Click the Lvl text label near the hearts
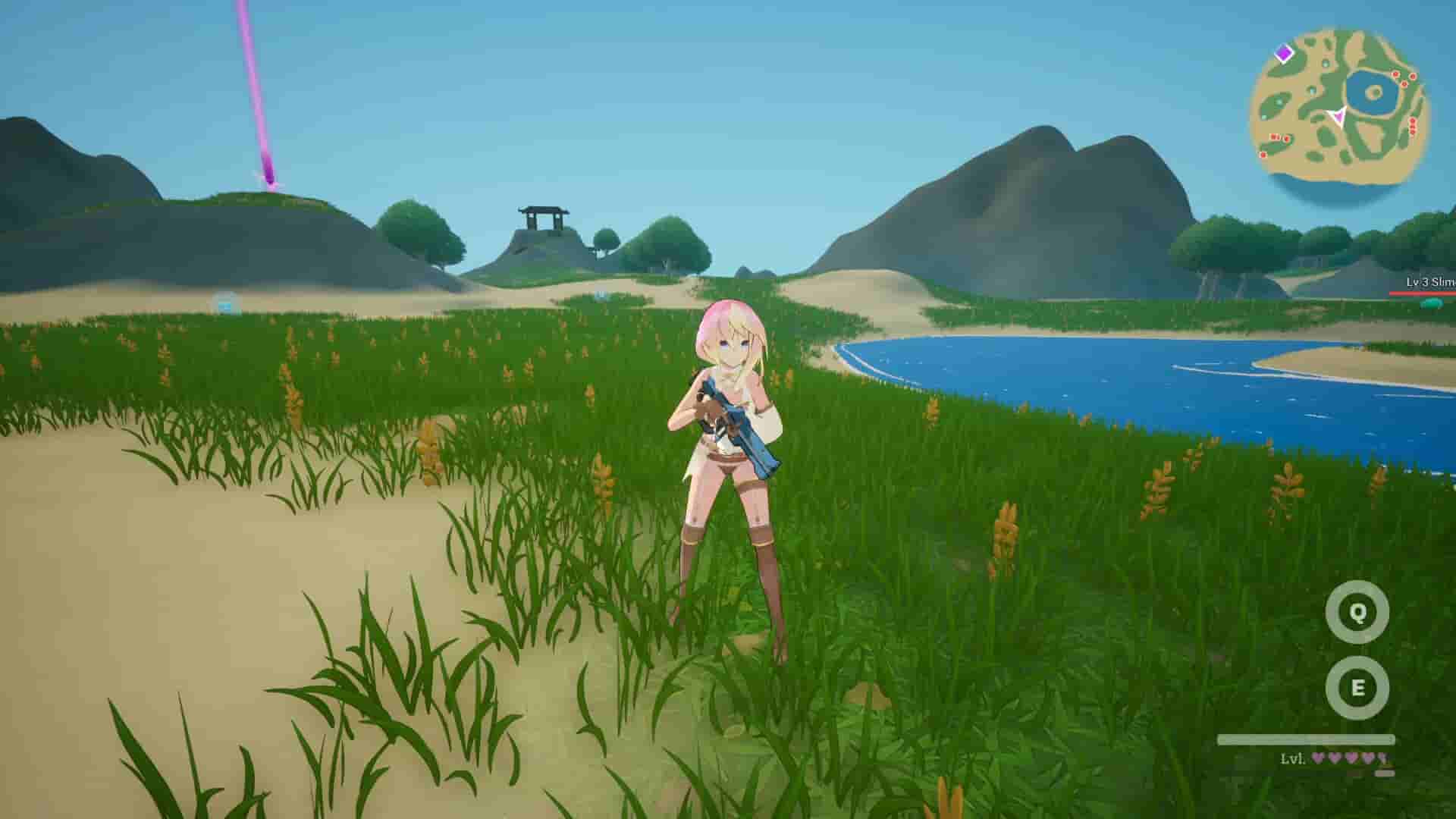This screenshot has height=819, width=1456. (x=1291, y=758)
